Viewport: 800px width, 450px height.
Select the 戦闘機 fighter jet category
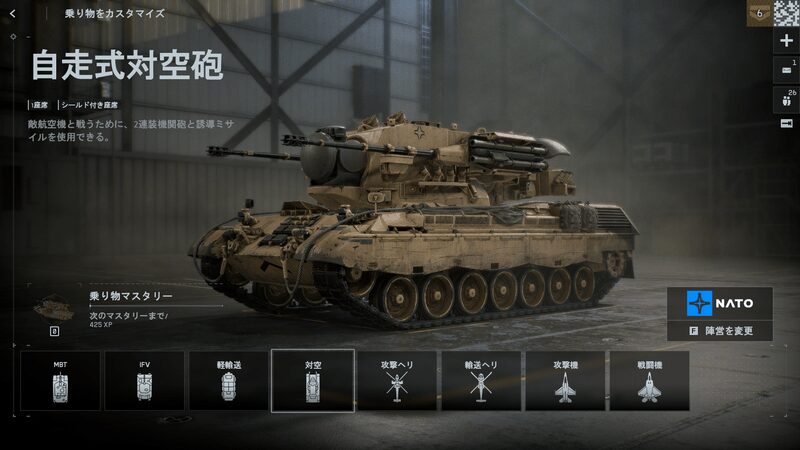click(x=649, y=381)
